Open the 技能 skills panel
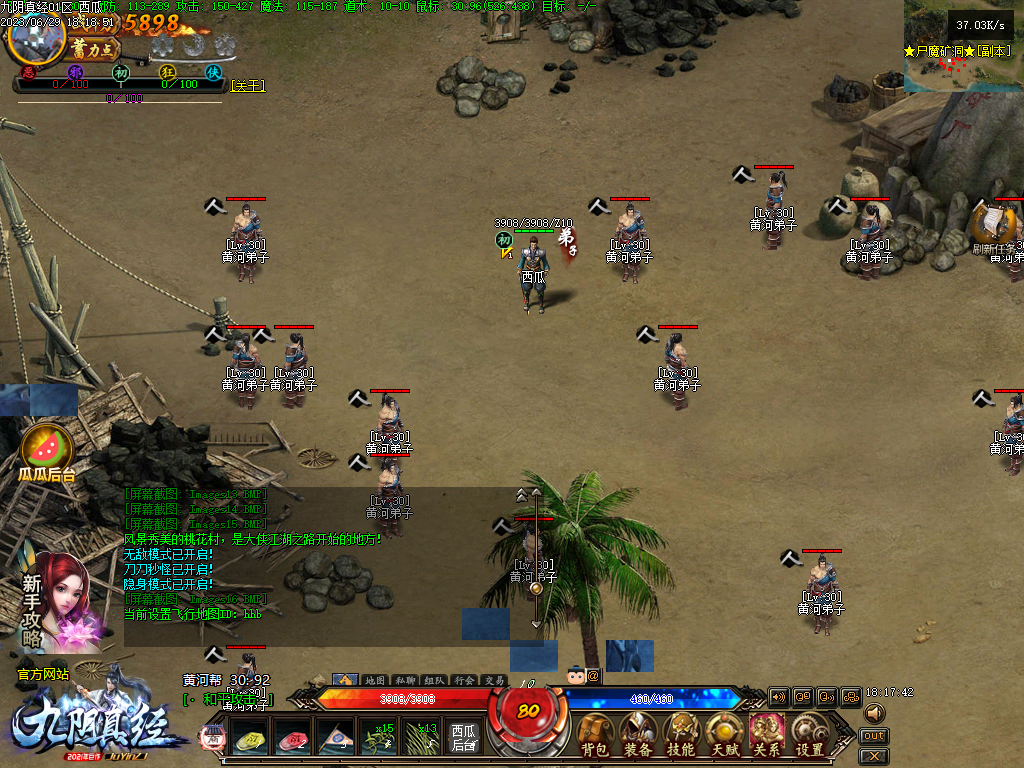 682,734
